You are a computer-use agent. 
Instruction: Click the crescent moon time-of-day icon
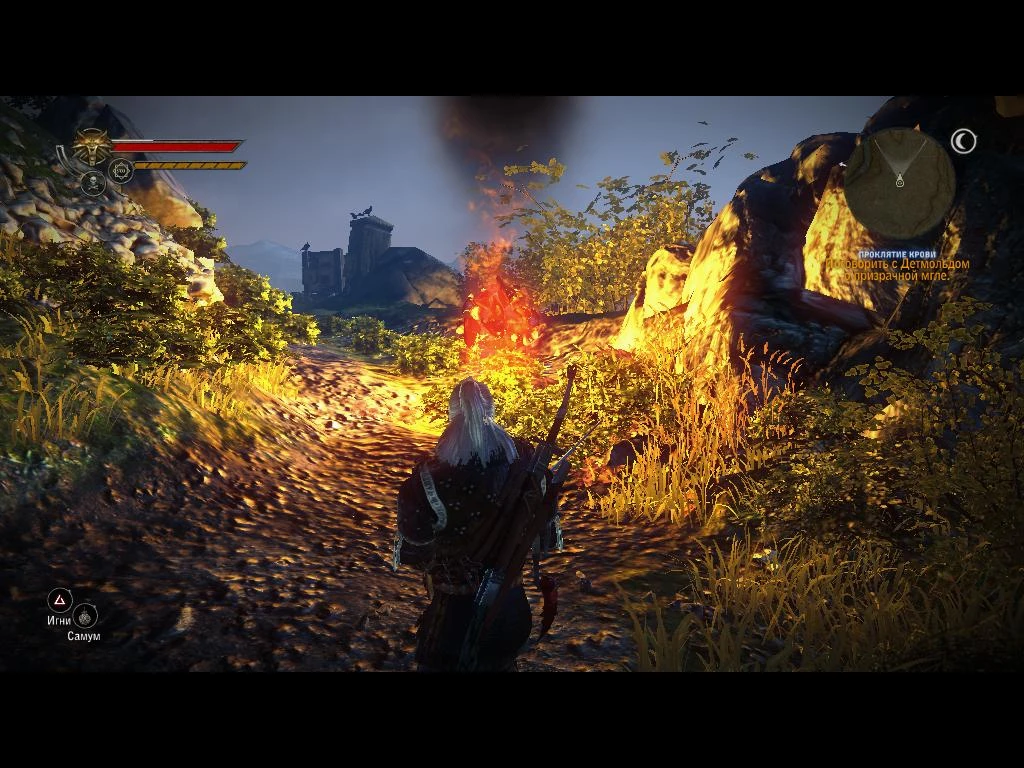pyautogui.click(x=963, y=142)
